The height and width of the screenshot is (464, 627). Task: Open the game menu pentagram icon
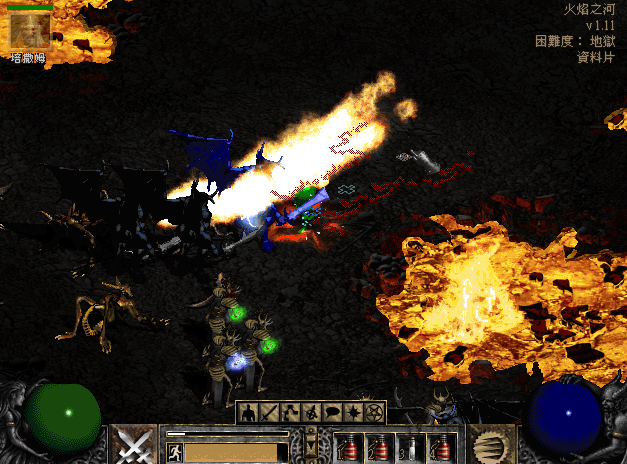375,412
